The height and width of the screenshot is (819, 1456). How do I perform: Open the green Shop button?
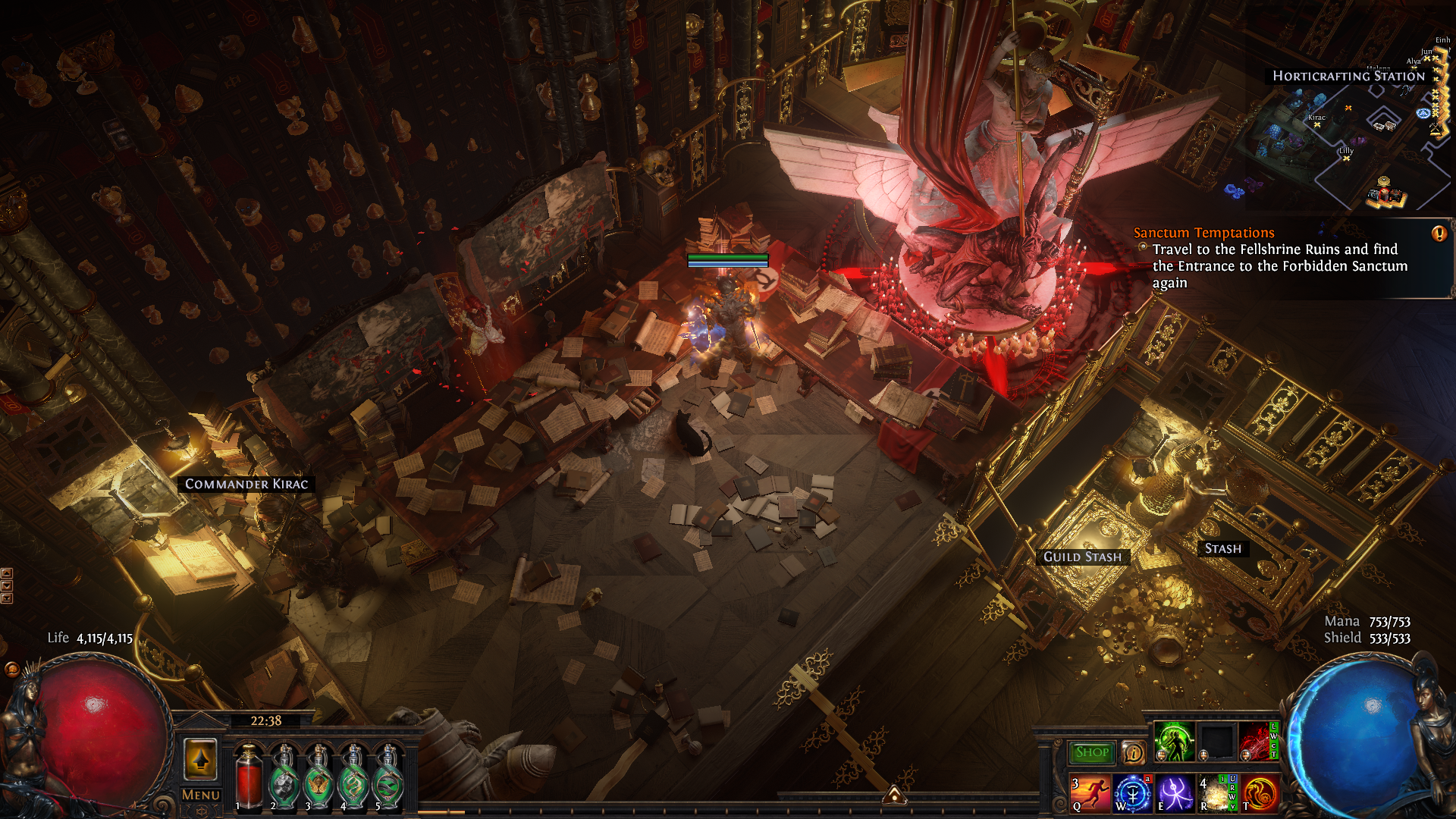click(x=1092, y=752)
